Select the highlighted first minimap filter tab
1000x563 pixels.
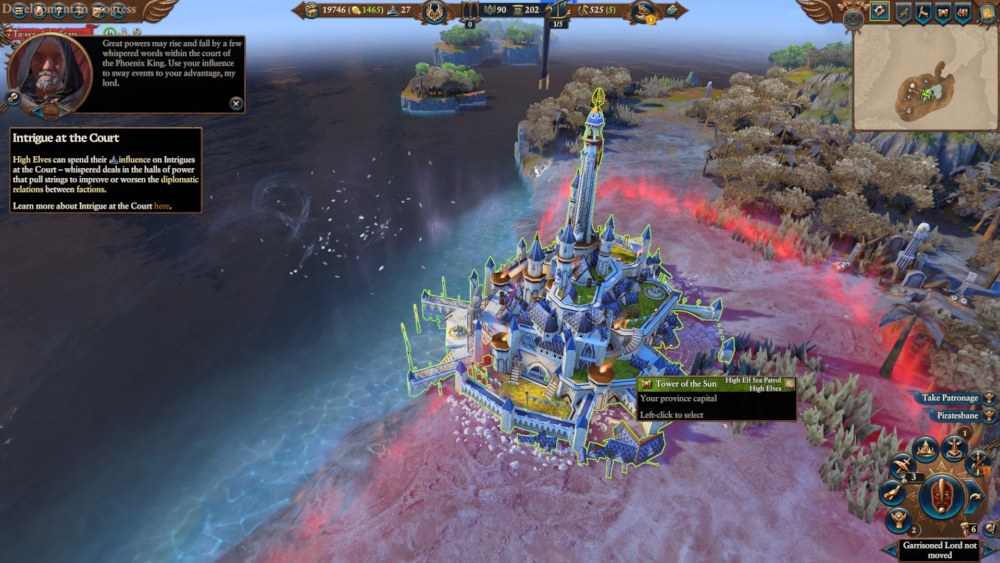tap(879, 12)
